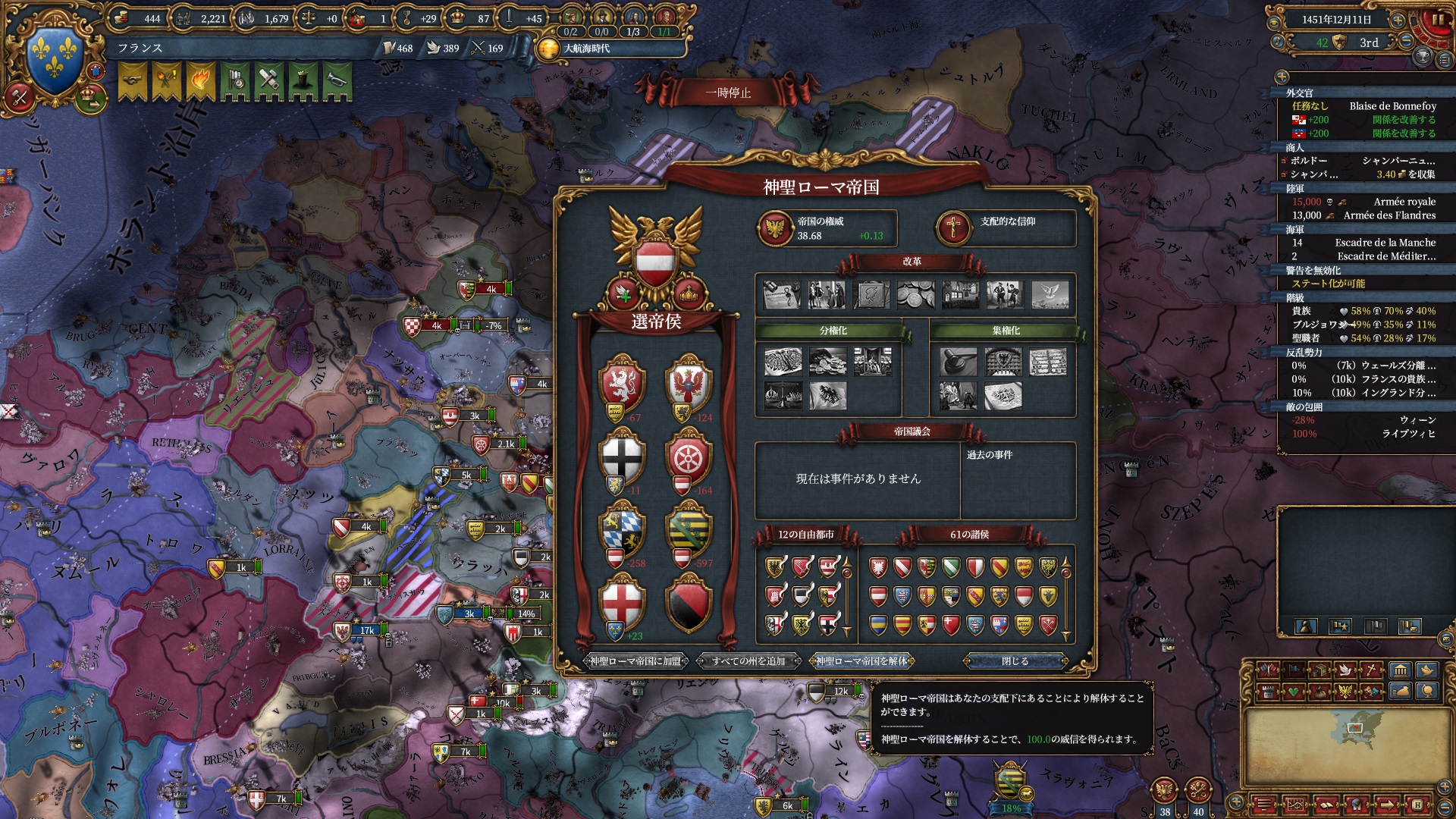Viewport: 1456px width, 819px height.
Task: Decrease game speed with the minus button by the rank
Action: point(1407,42)
